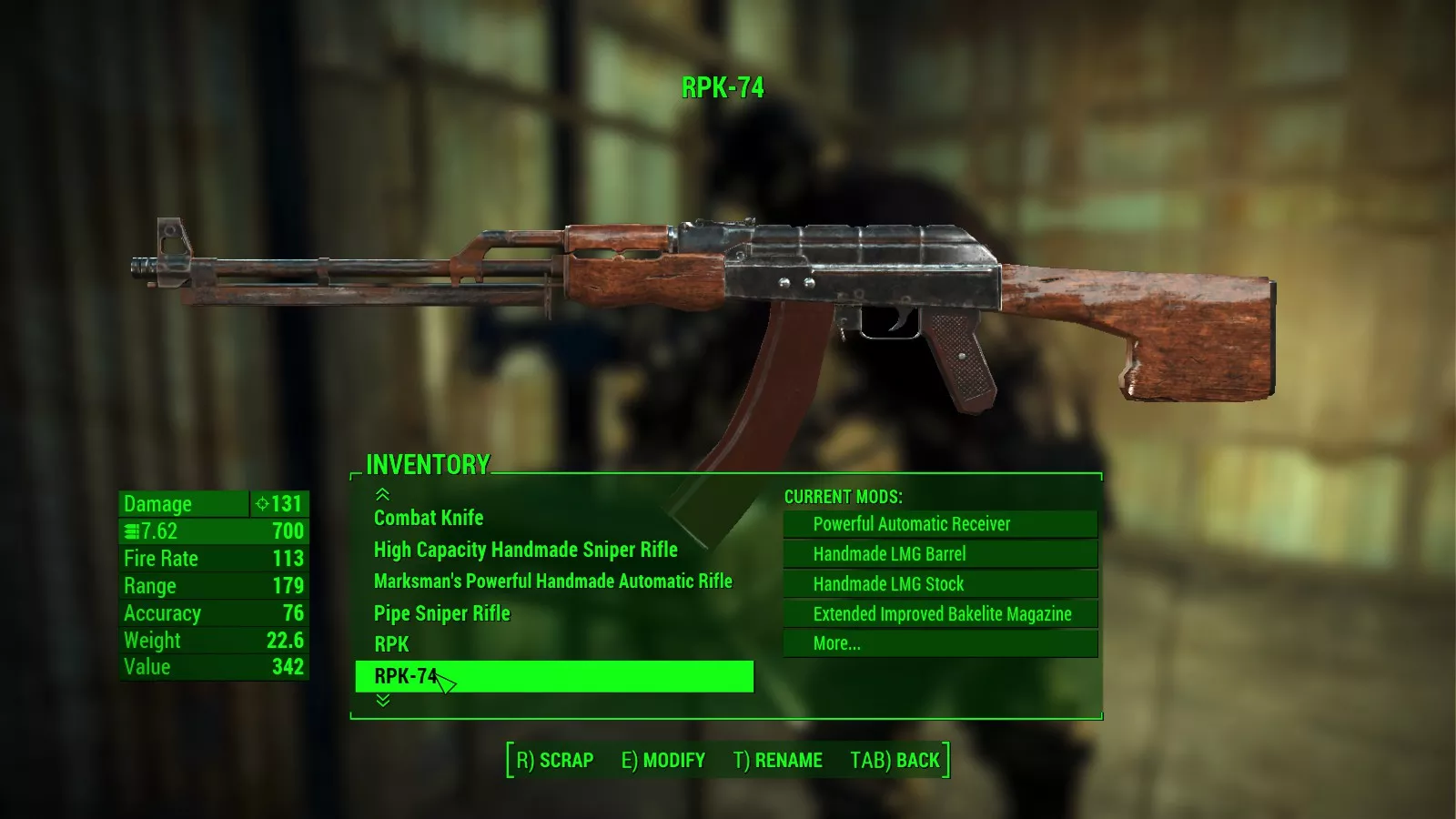
Task: Select the Extended Improved Bakelite Magazine mod
Action: [942, 614]
